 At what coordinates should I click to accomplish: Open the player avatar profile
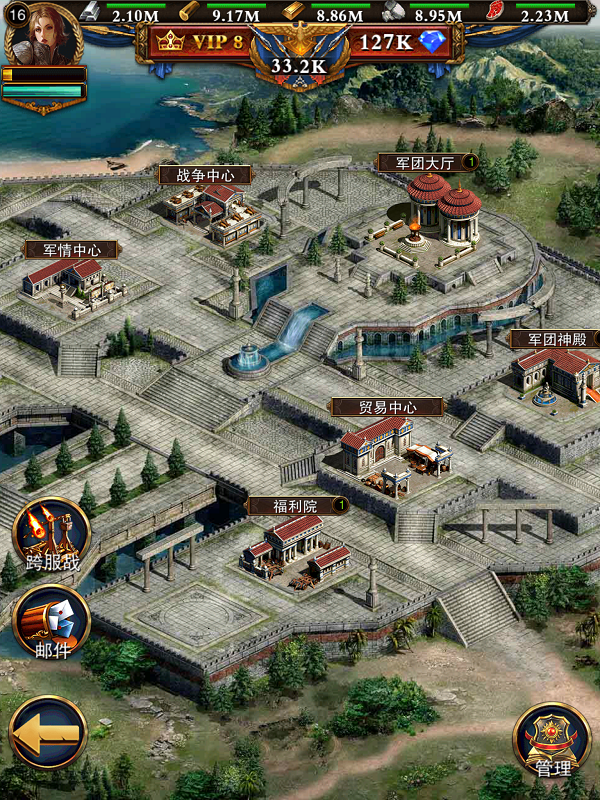coord(43,34)
